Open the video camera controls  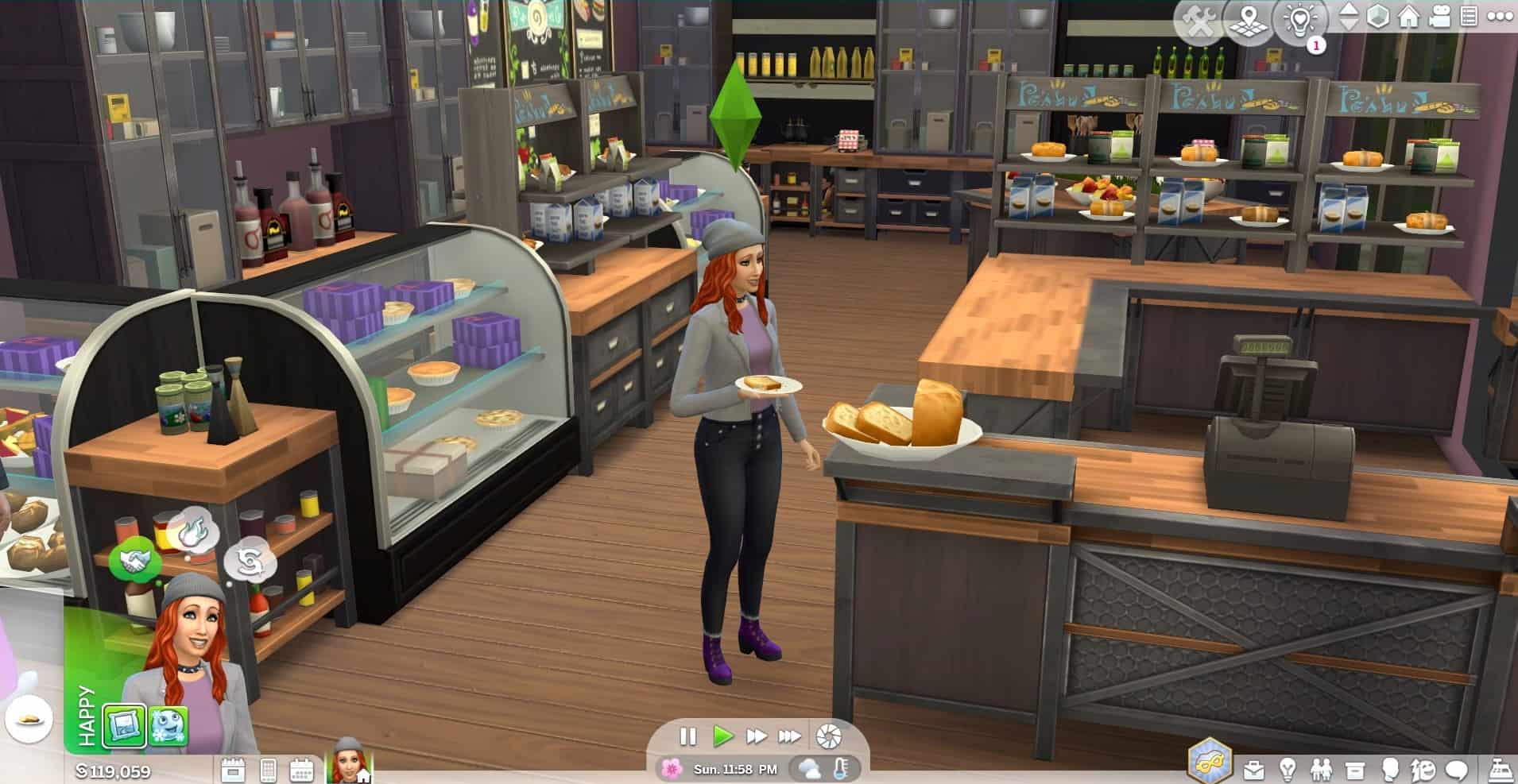[1439, 17]
